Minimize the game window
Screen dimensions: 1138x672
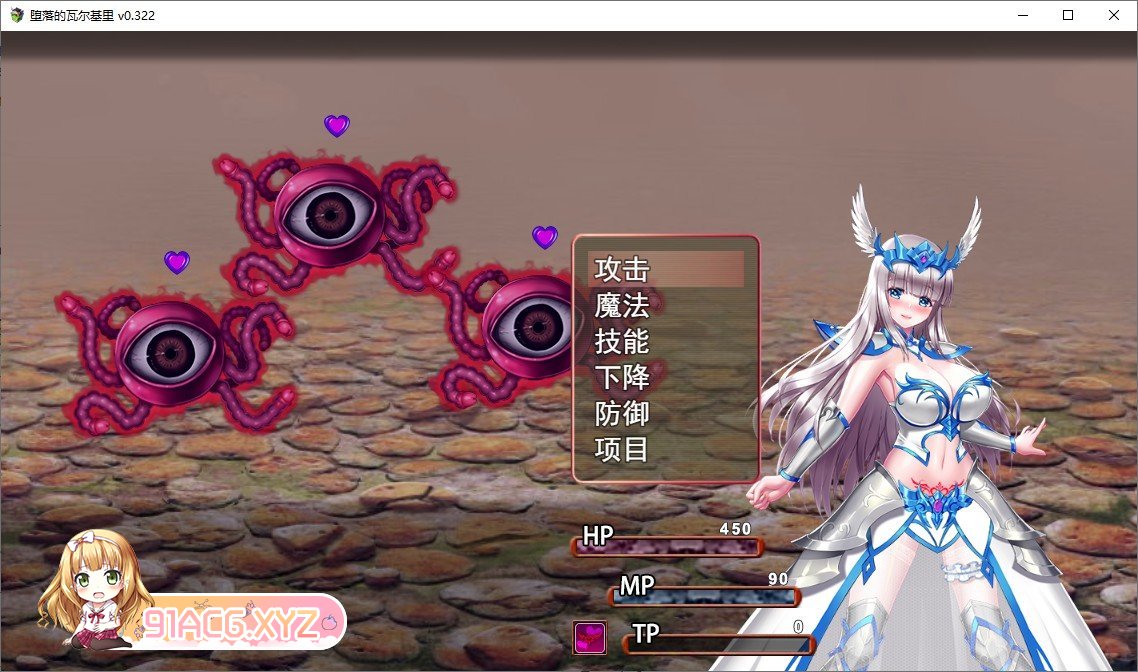tap(1023, 15)
